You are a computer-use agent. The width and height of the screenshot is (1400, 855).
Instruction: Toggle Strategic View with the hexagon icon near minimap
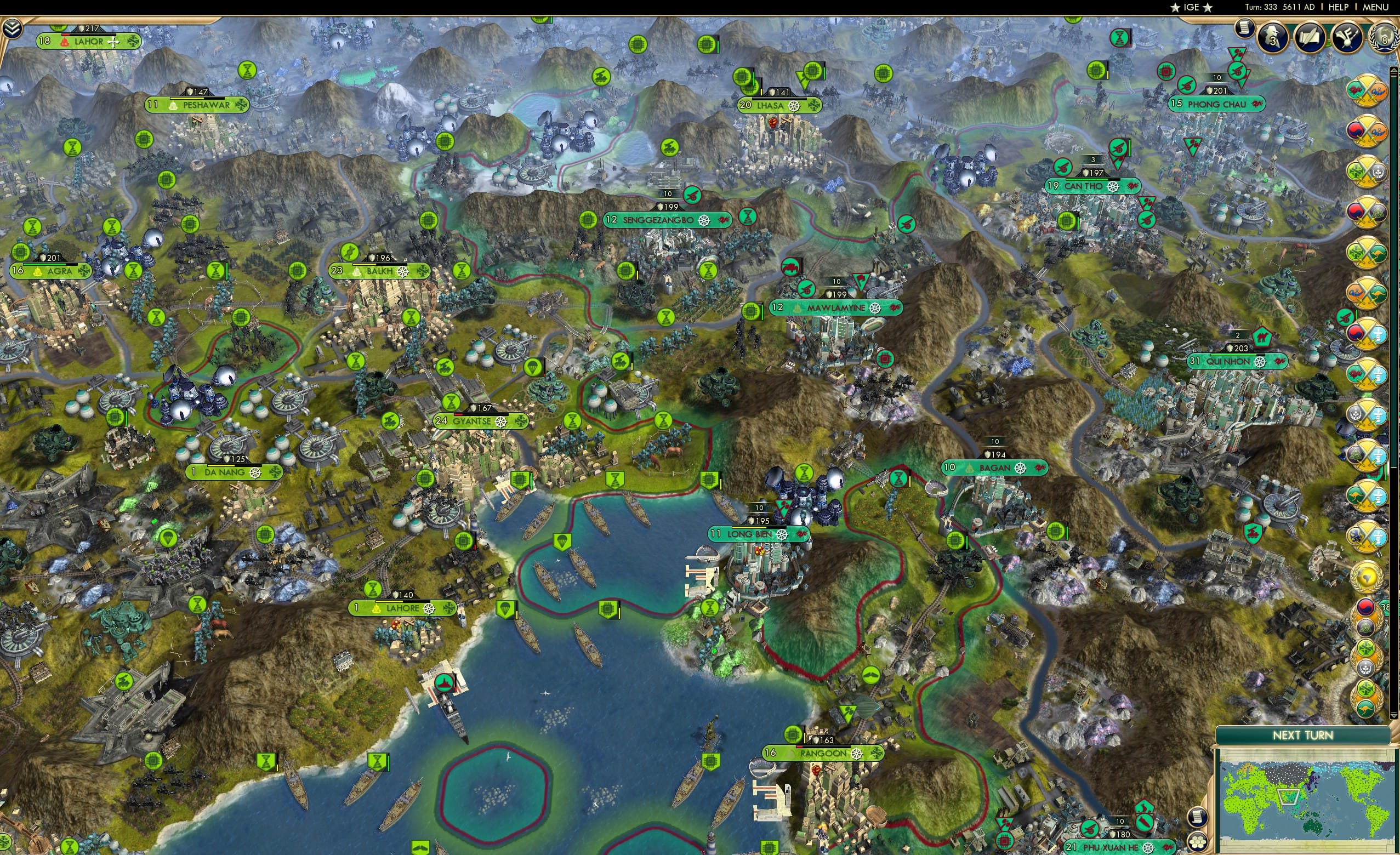[1198, 843]
